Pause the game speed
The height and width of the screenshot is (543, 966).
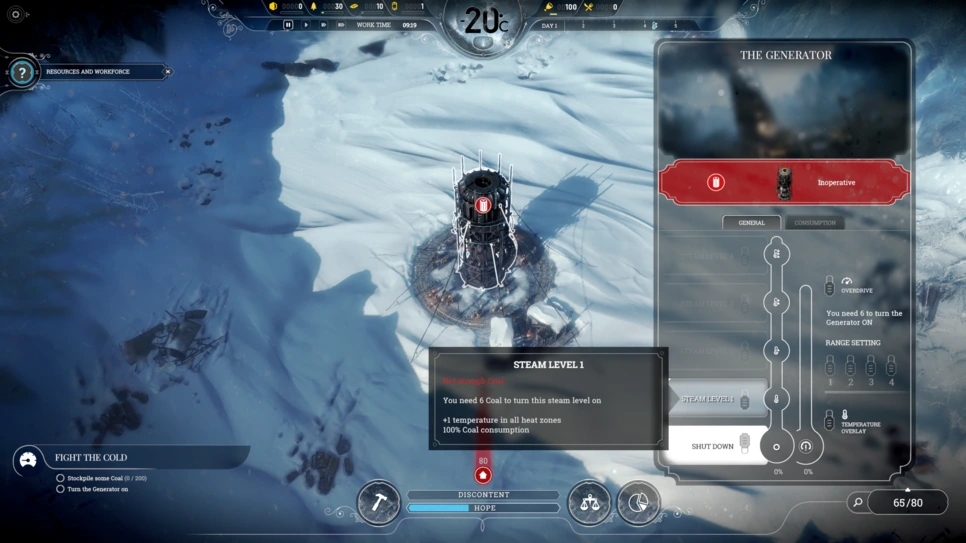[x=288, y=25]
